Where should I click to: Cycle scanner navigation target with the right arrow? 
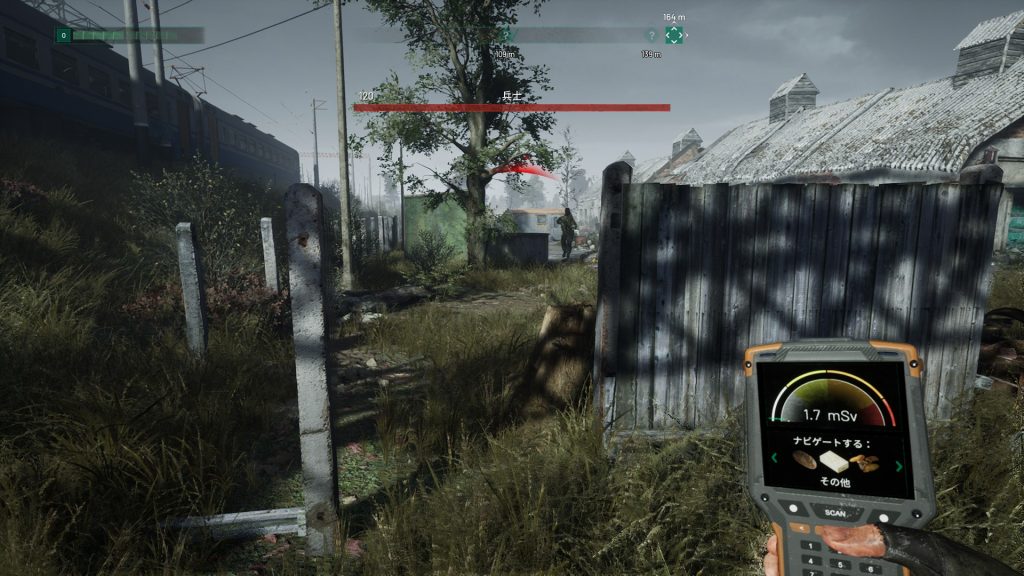pos(898,464)
